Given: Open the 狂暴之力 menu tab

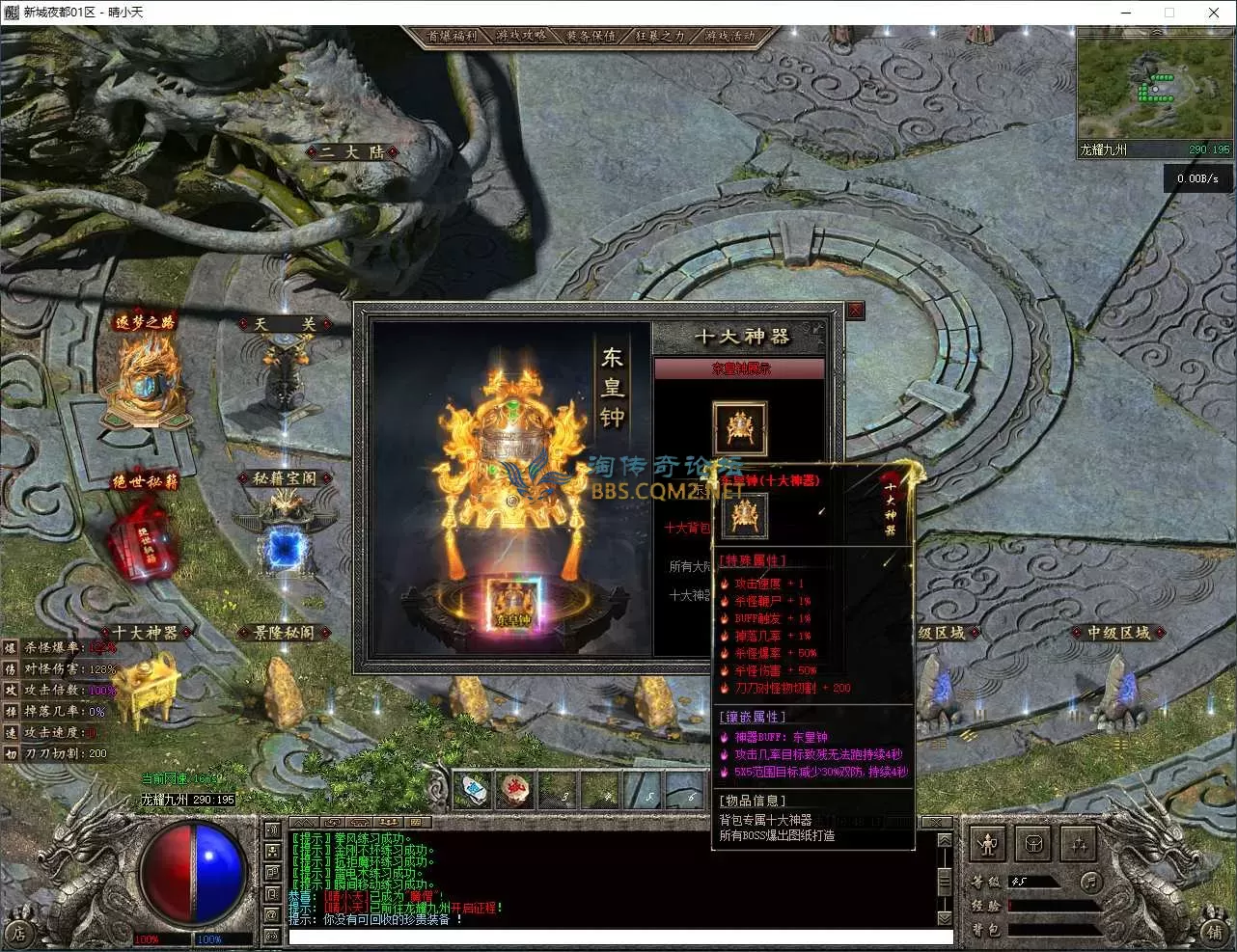Looking at the screenshot, I should (x=661, y=36).
